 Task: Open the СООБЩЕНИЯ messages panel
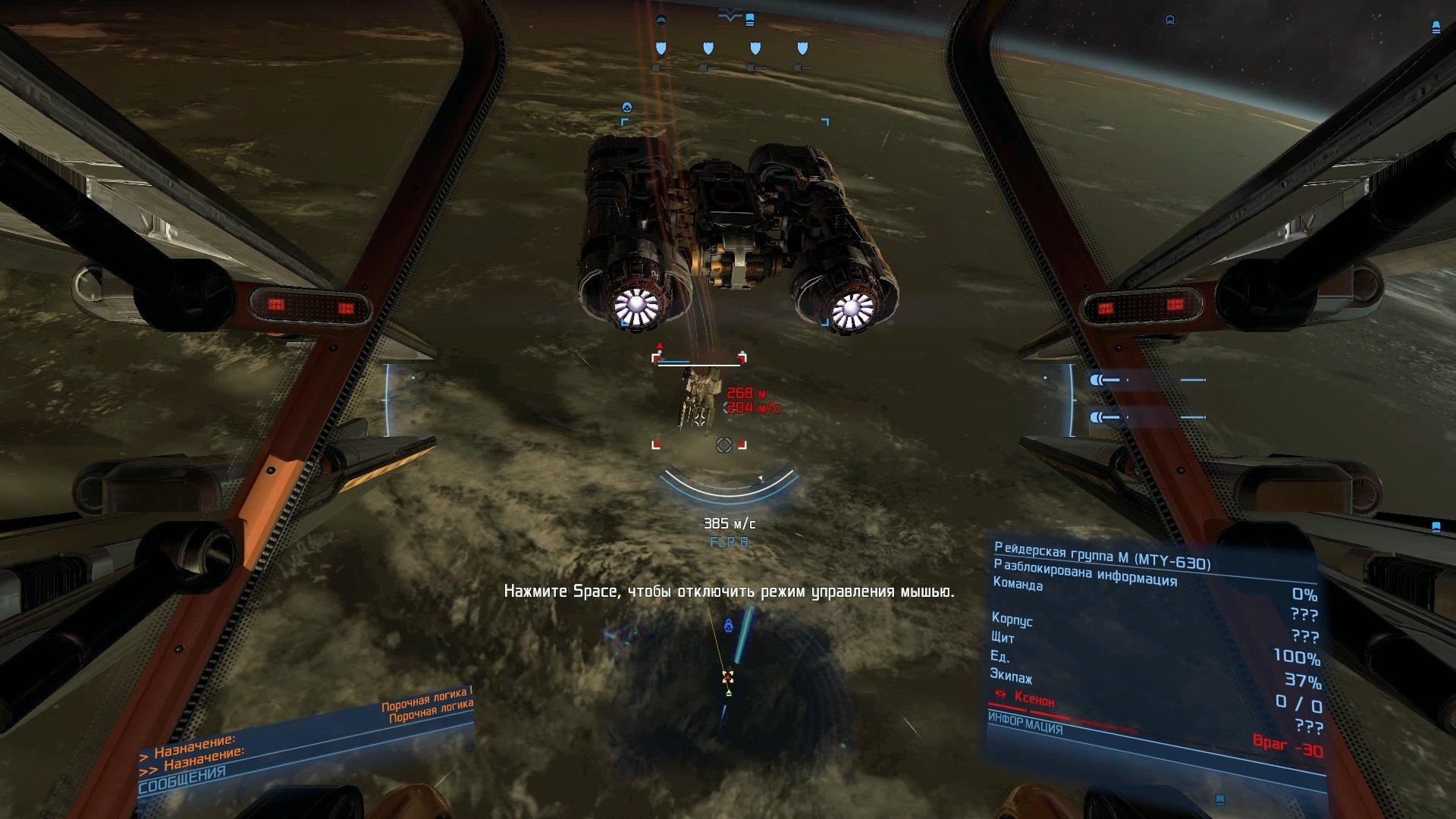pyautogui.click(x=183, y=779)
